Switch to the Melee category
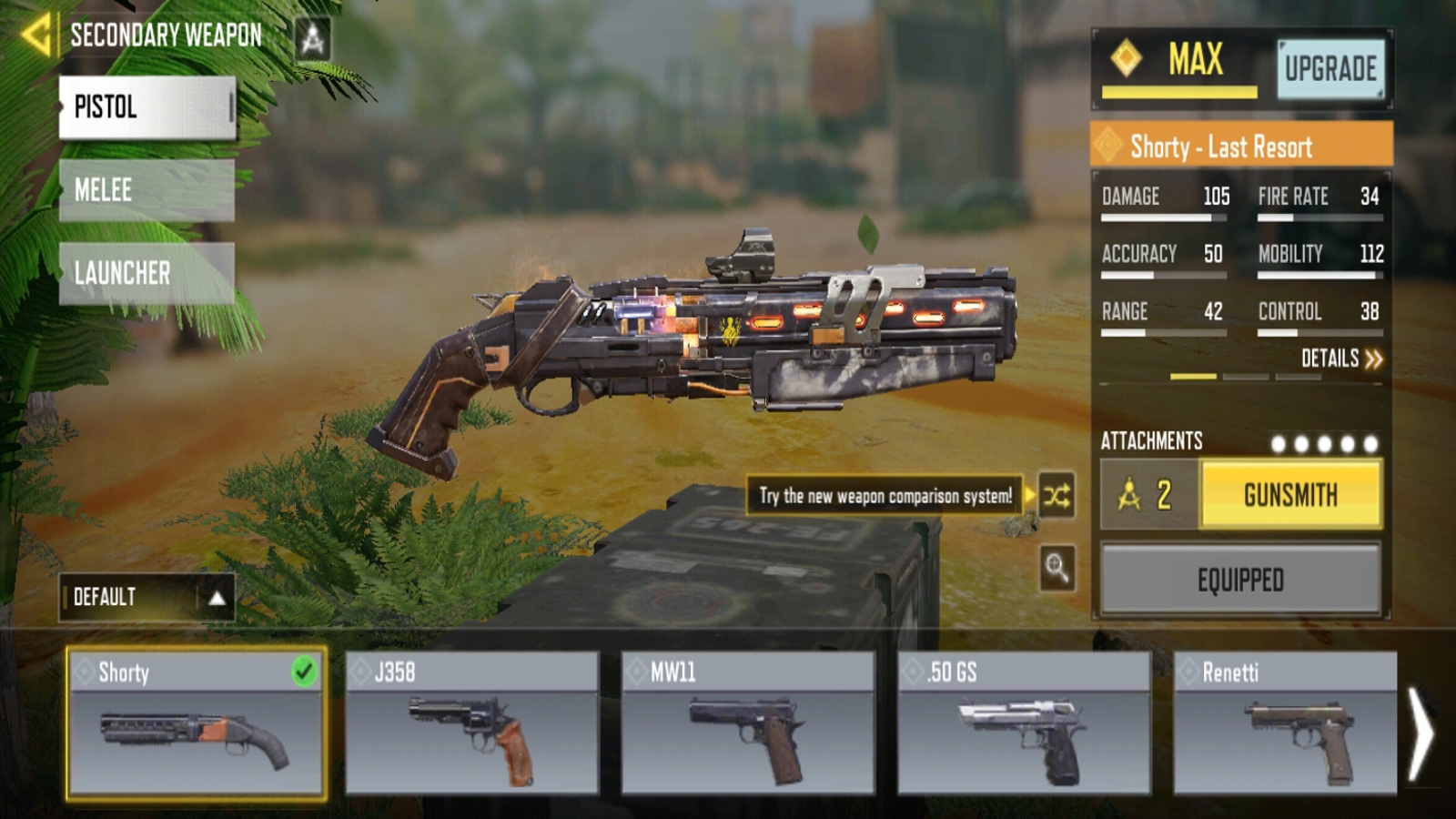Viewport: 1456px width, 819px height. coord(147,190)
